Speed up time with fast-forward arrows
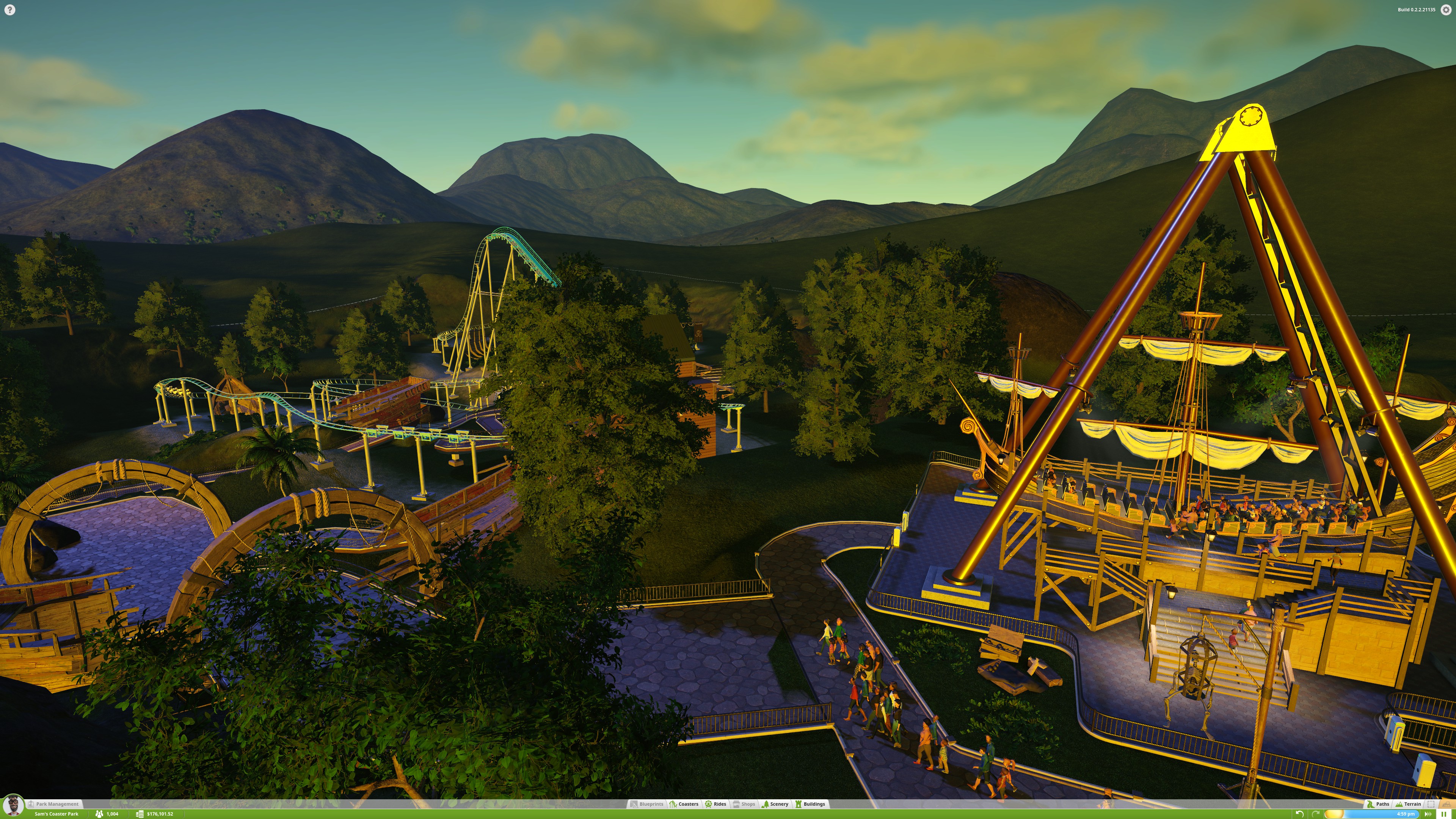The image size is (1456, 819). click(x=1429, y=814)
